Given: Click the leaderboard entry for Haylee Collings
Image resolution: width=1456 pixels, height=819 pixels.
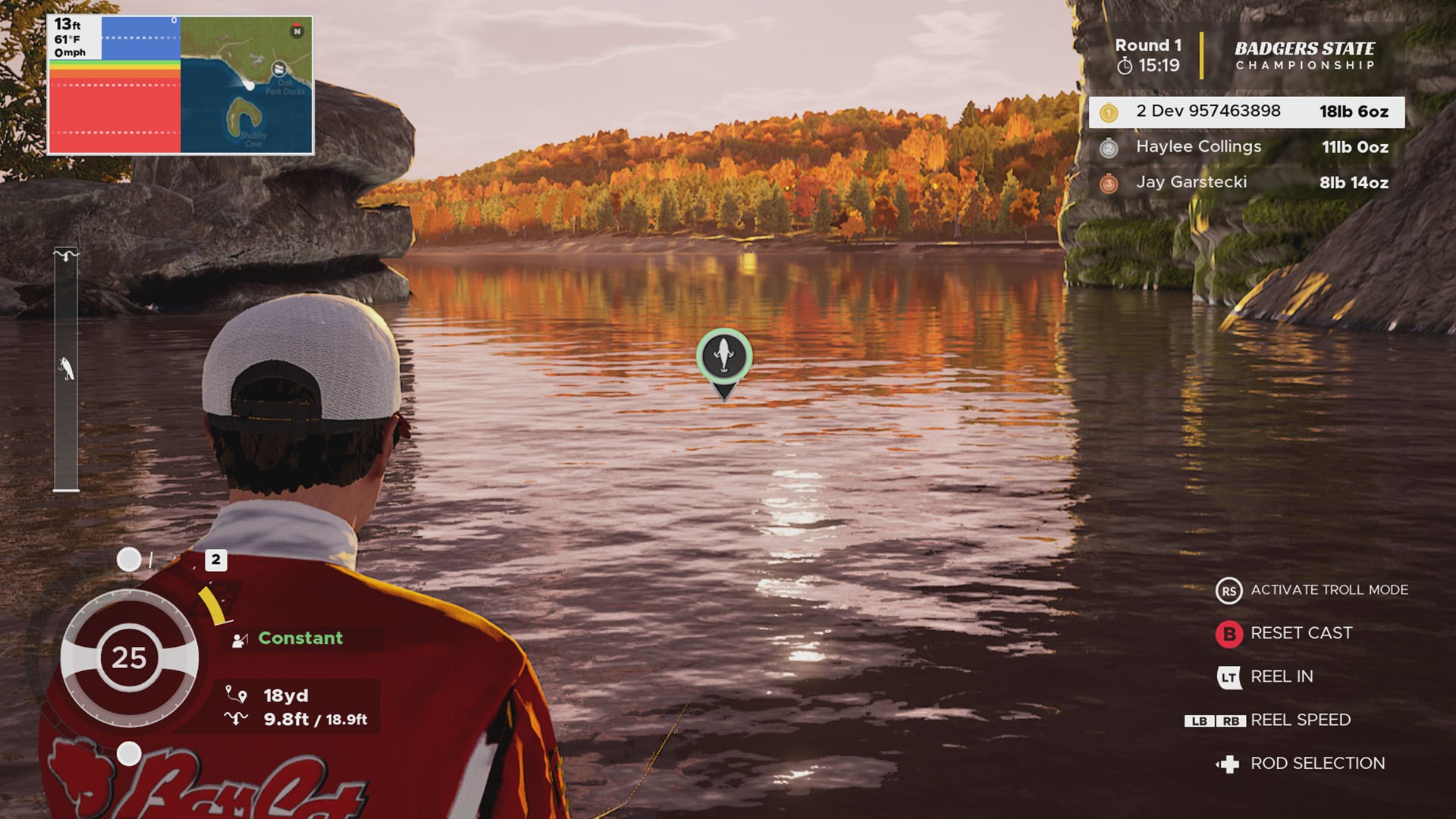Looking at the screenshot, I should click(x=1244, y=147).
